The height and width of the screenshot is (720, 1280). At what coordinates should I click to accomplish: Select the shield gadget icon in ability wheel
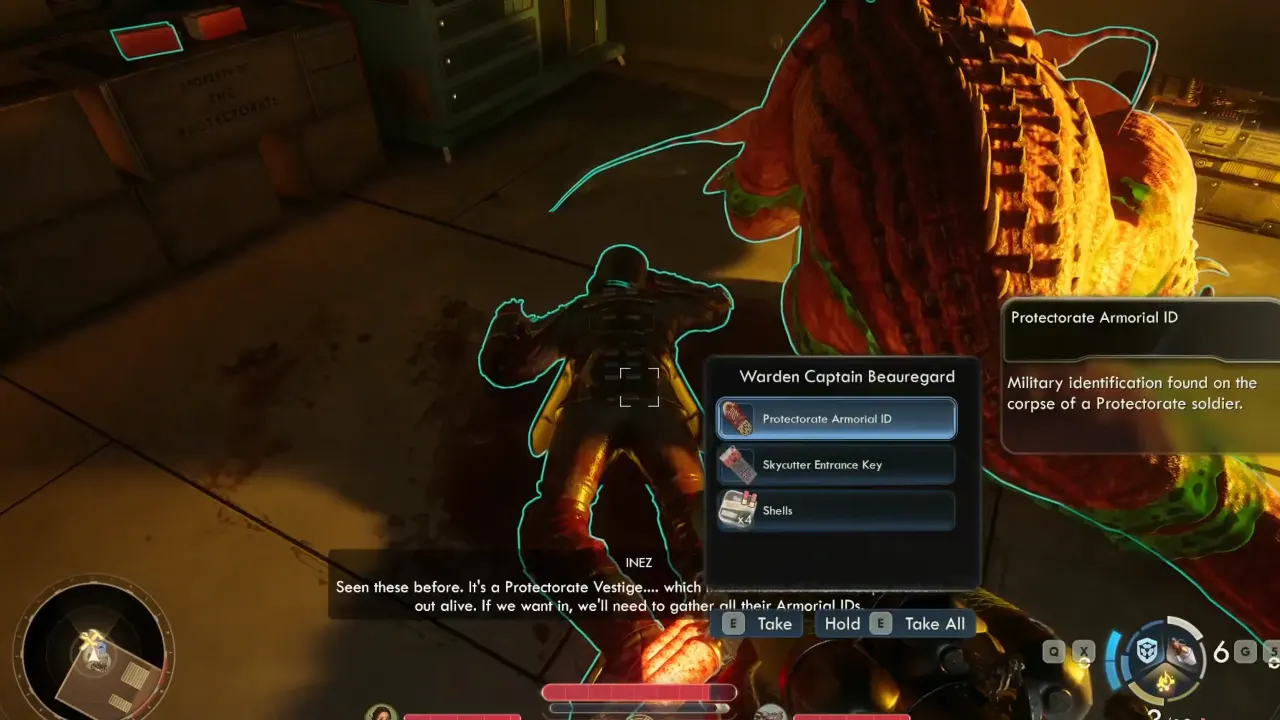tap(1146, 651)
